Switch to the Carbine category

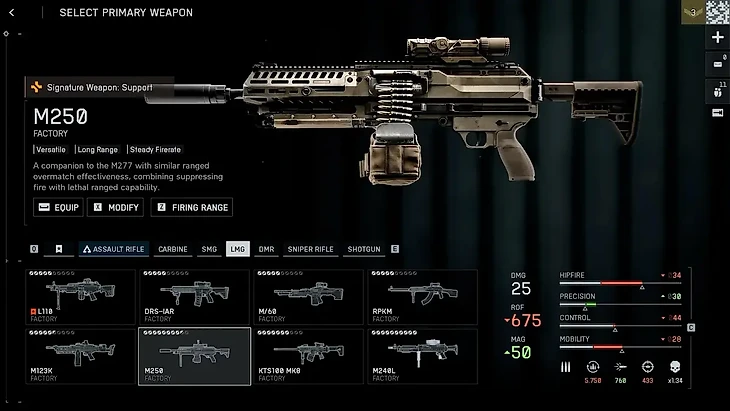click(173, 249)
